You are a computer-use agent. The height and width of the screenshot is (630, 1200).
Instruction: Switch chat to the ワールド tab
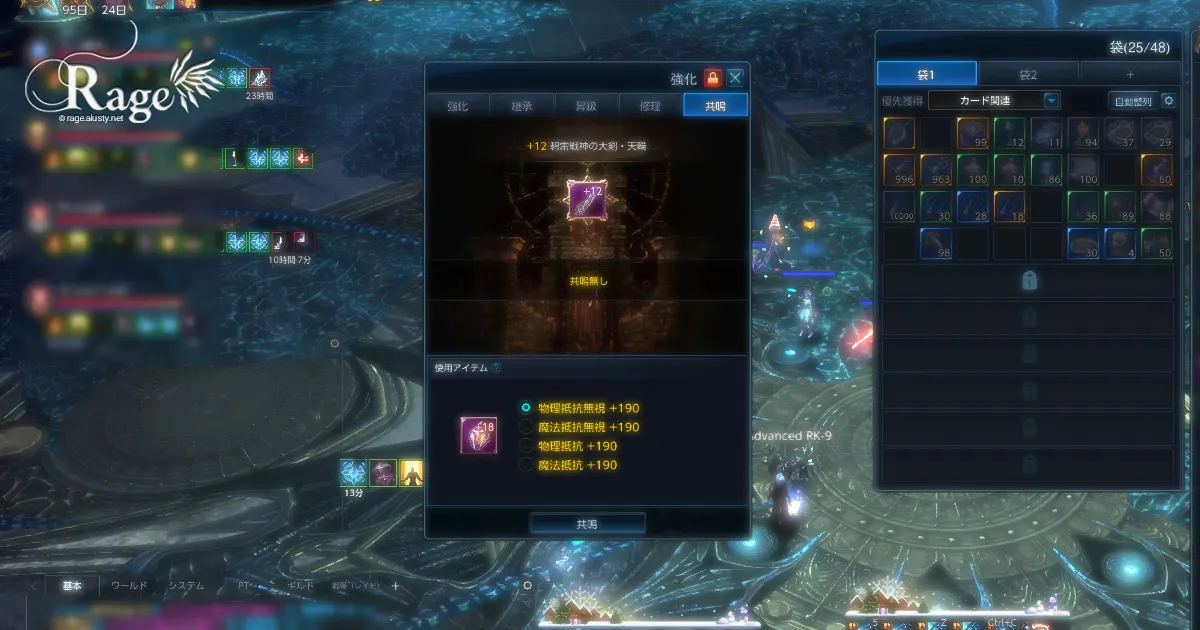pos(129,586)
